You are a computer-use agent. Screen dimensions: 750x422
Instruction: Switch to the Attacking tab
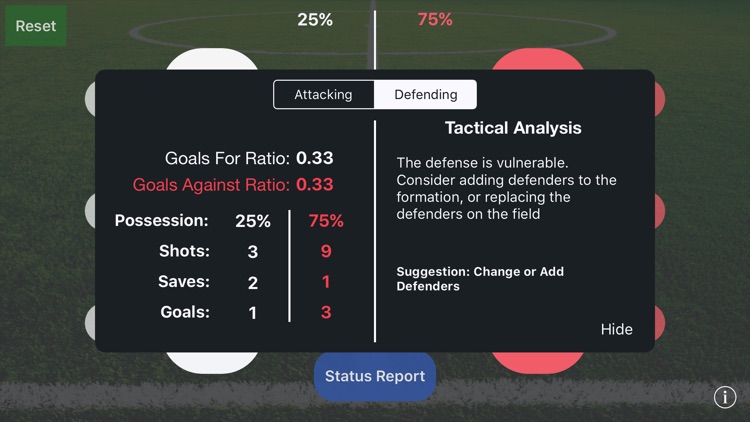pyautogui.click(x=323, y=95)
